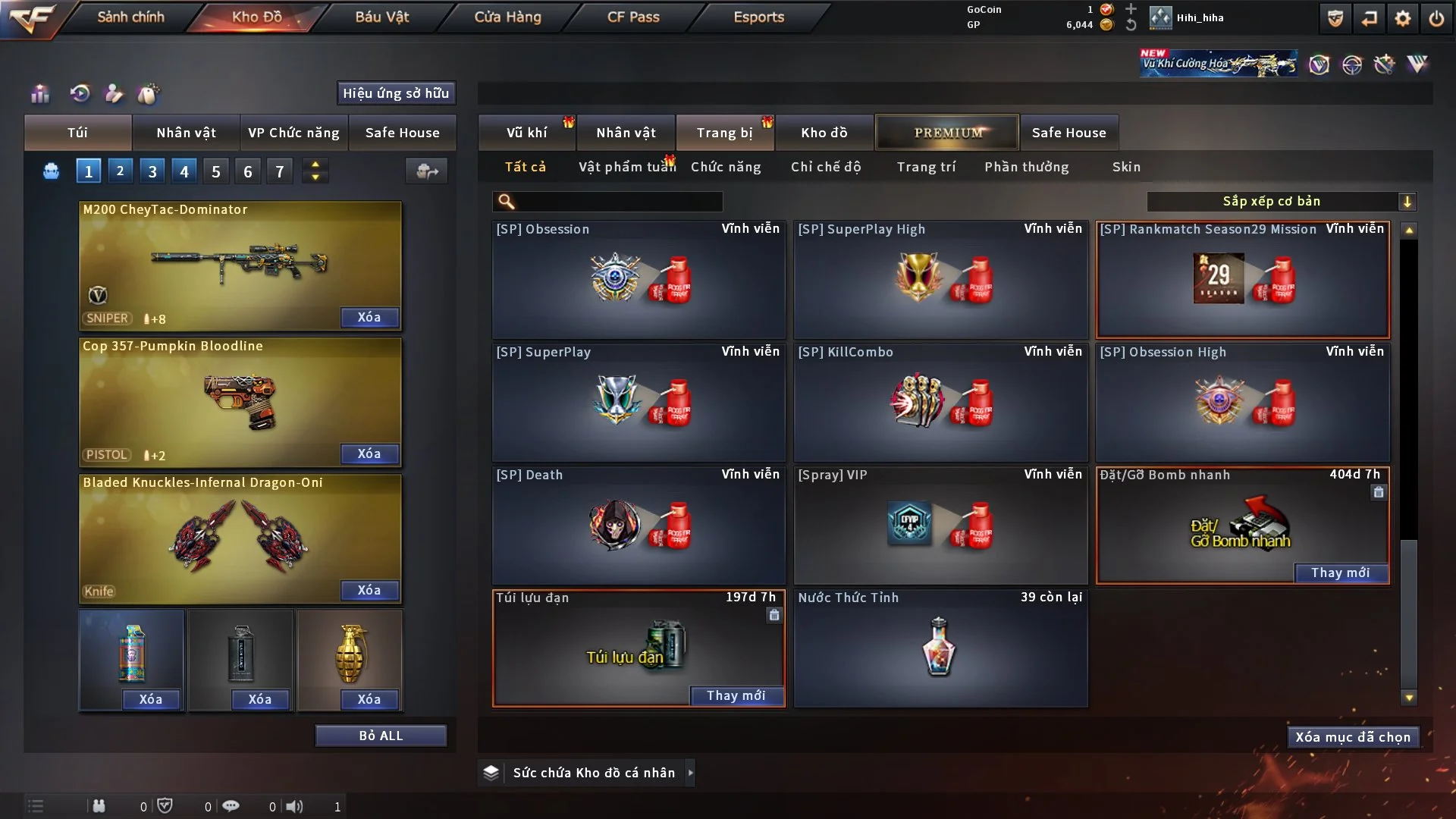
Task: Click the item search field
Action: 618,202
